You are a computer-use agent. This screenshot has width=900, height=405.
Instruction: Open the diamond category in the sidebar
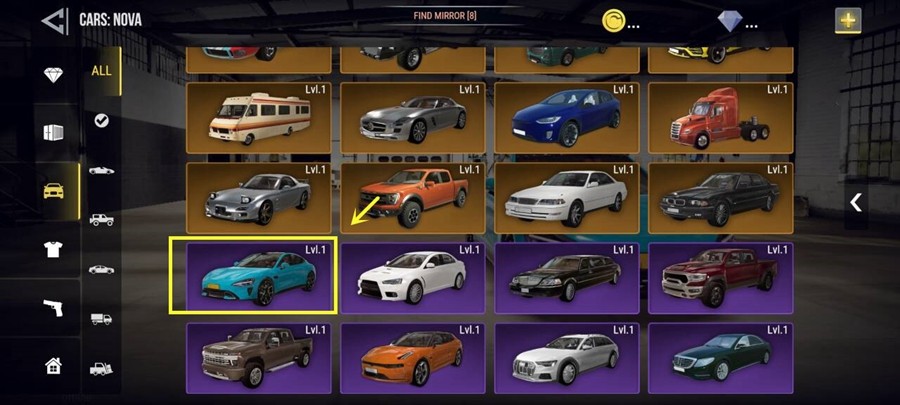pos(54,76)
